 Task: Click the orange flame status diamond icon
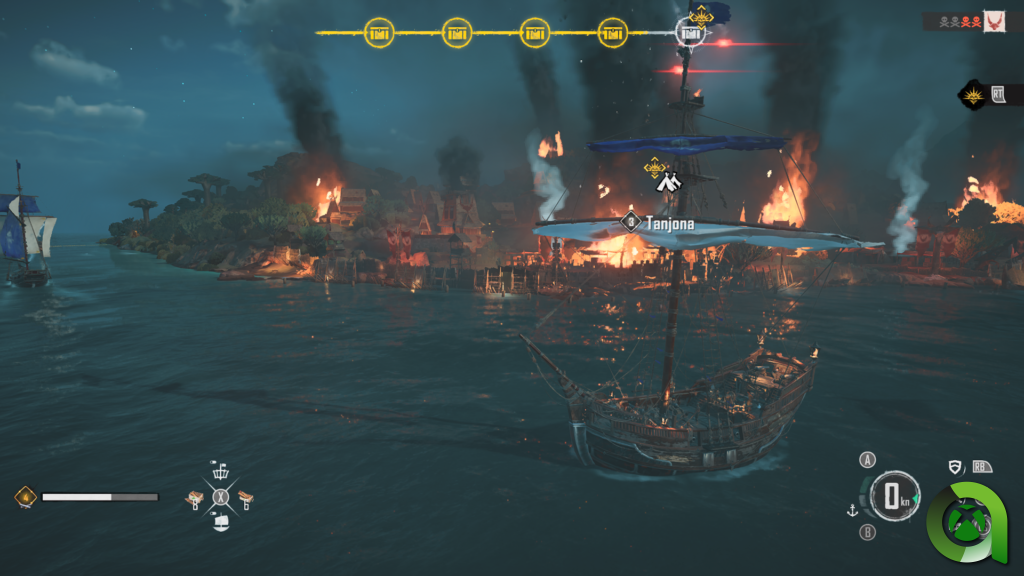[x=25, y=496]
